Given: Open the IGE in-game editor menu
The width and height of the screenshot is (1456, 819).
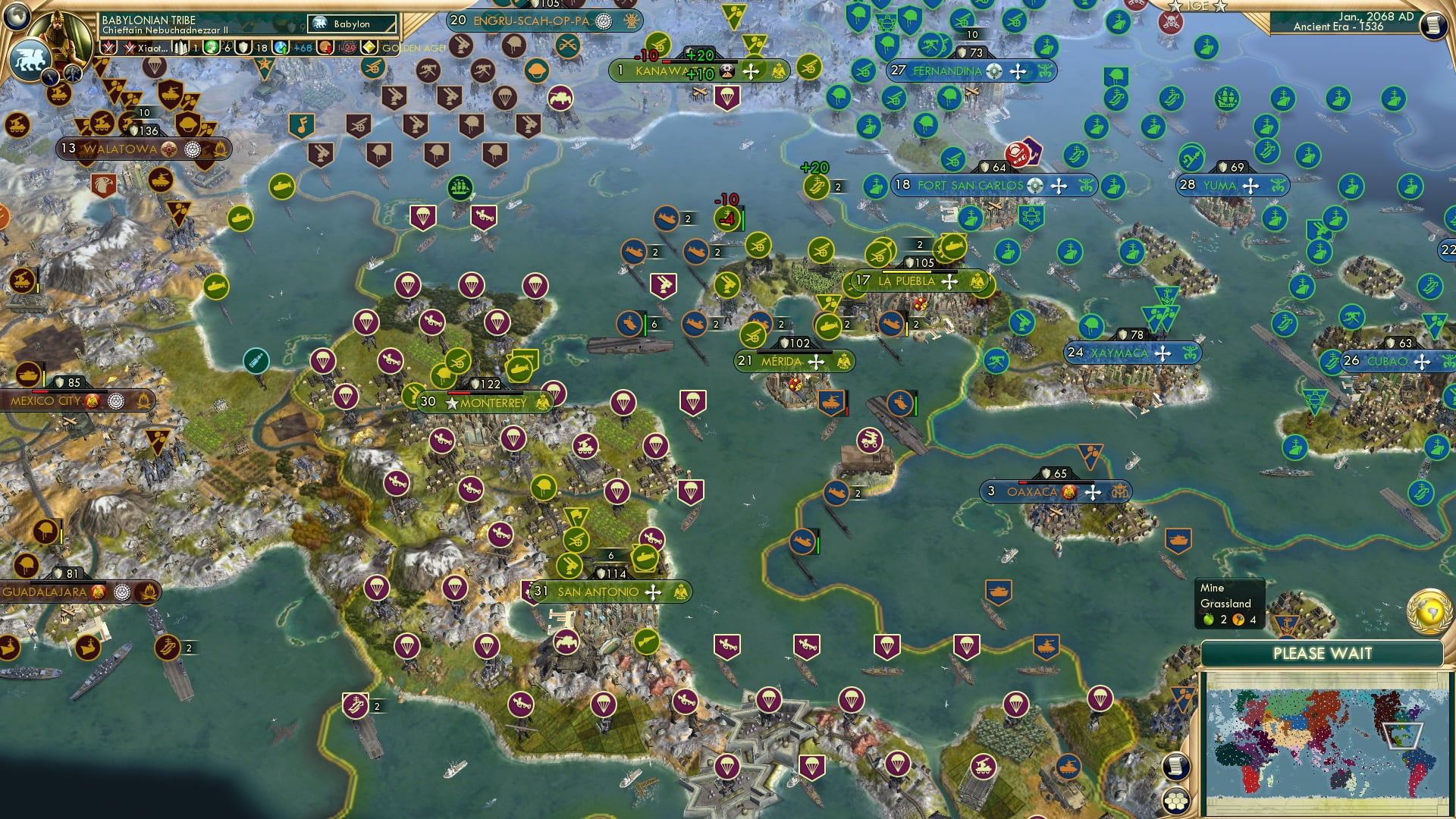Looking at the screenshot, I should 1197,6.
